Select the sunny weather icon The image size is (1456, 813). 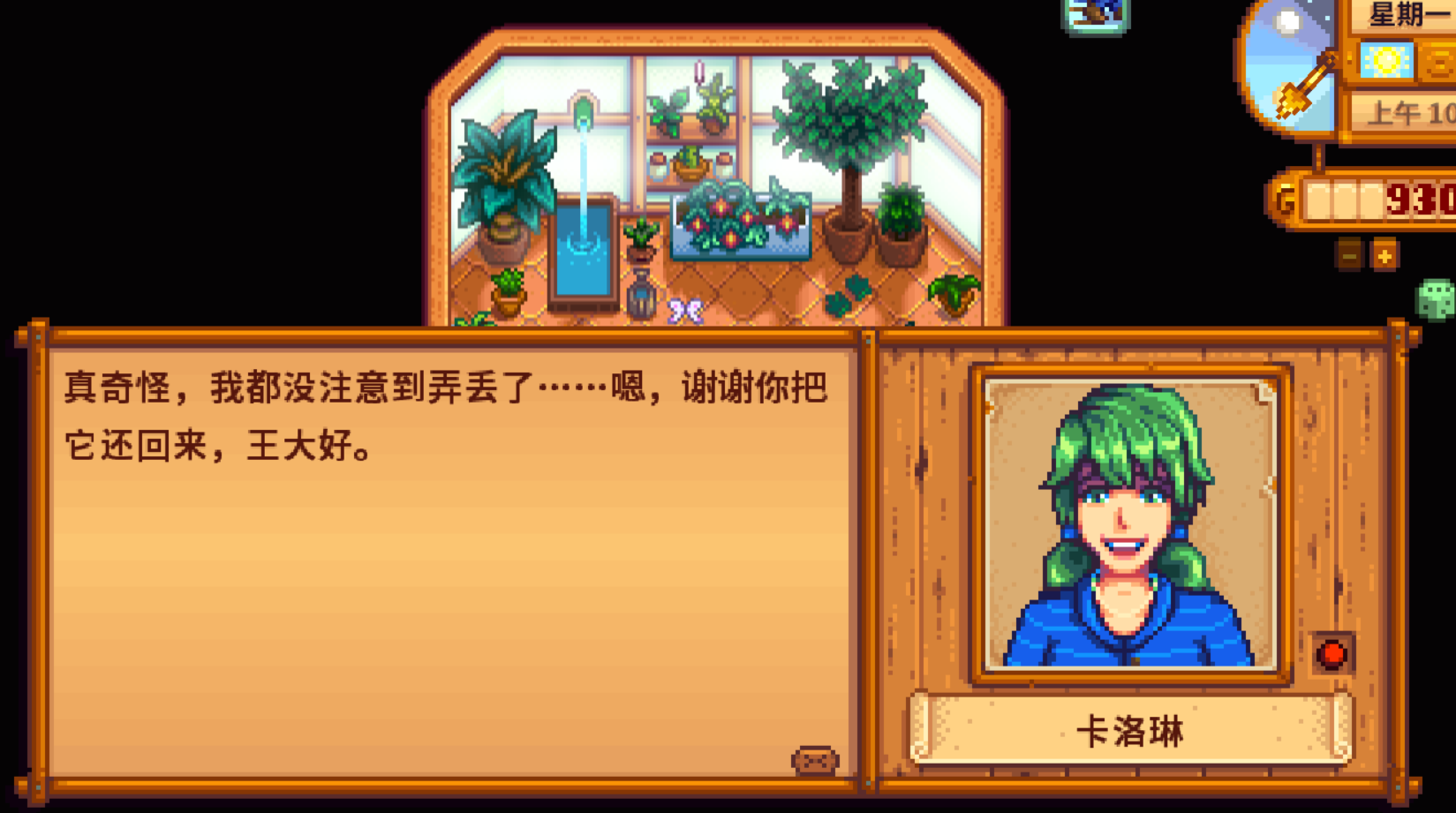pyautogui.click(x=1387, y=60)
